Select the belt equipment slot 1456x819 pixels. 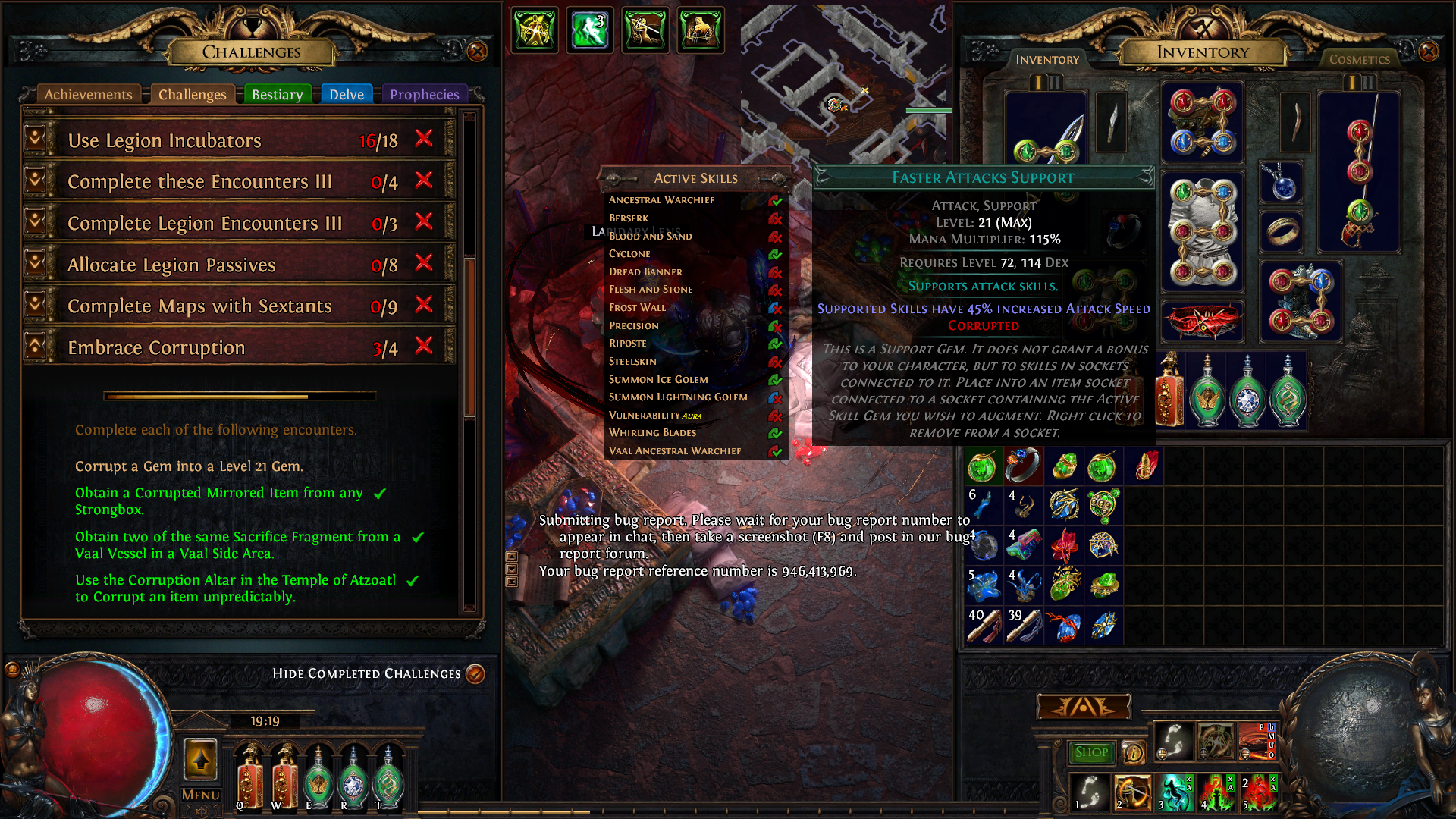tap(1203, 320)
